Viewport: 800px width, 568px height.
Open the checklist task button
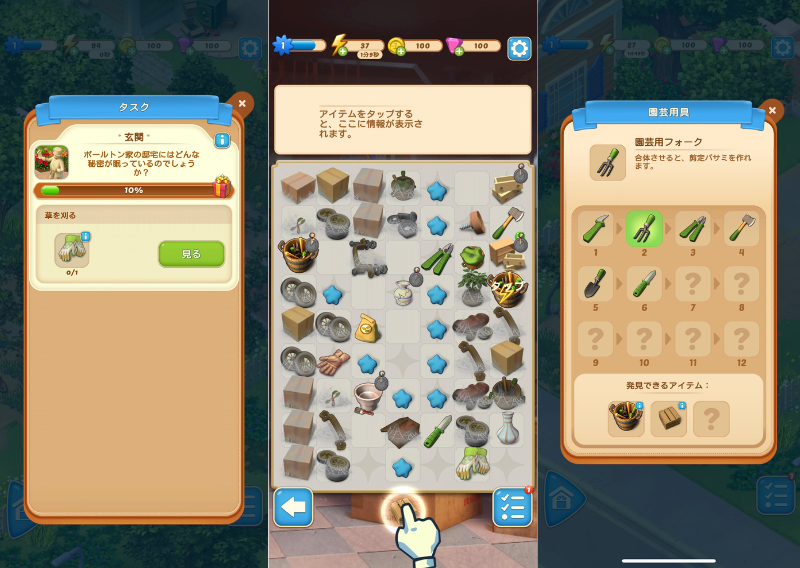coord(512,508)
